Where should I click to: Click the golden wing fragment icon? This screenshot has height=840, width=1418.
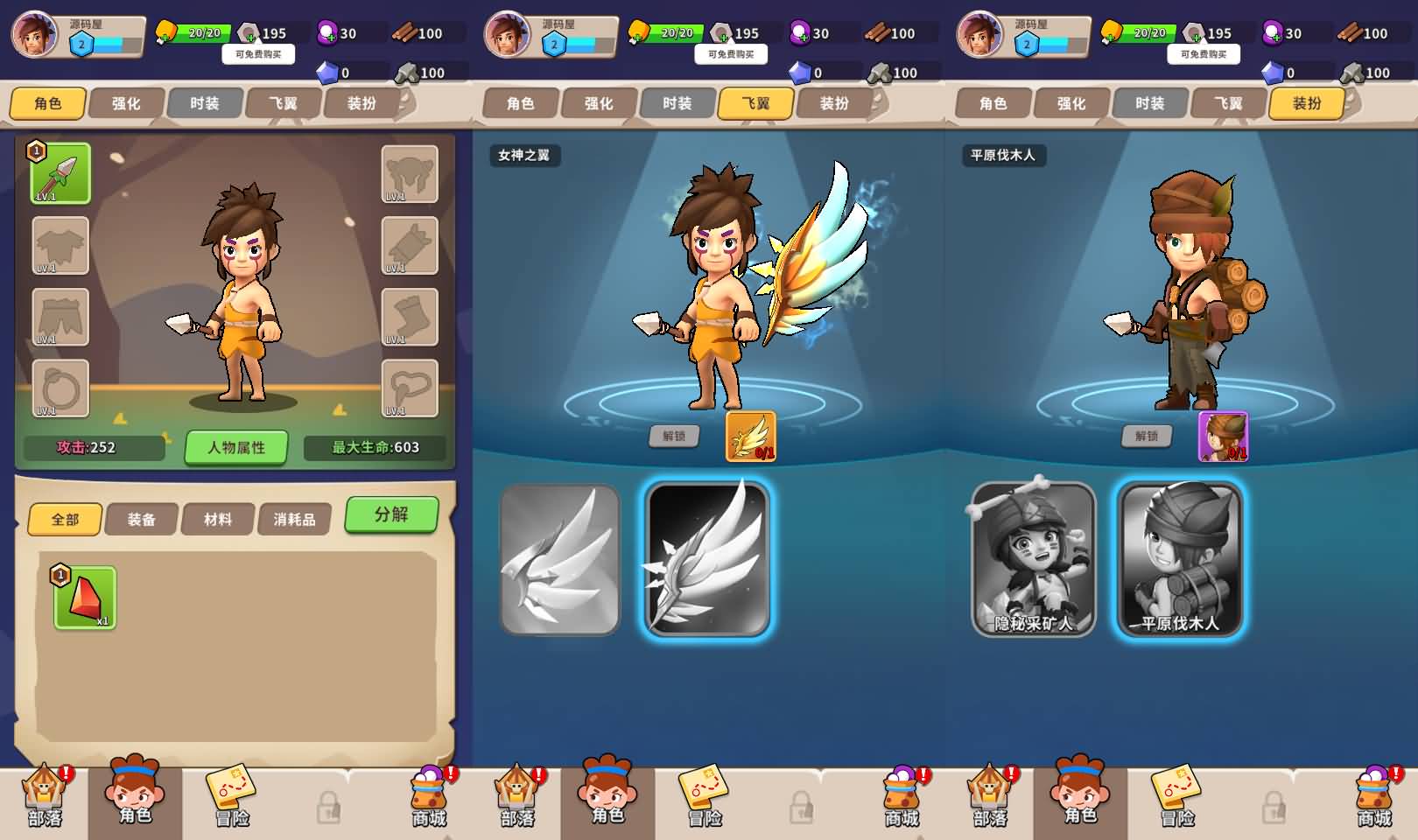coord(751,436)
